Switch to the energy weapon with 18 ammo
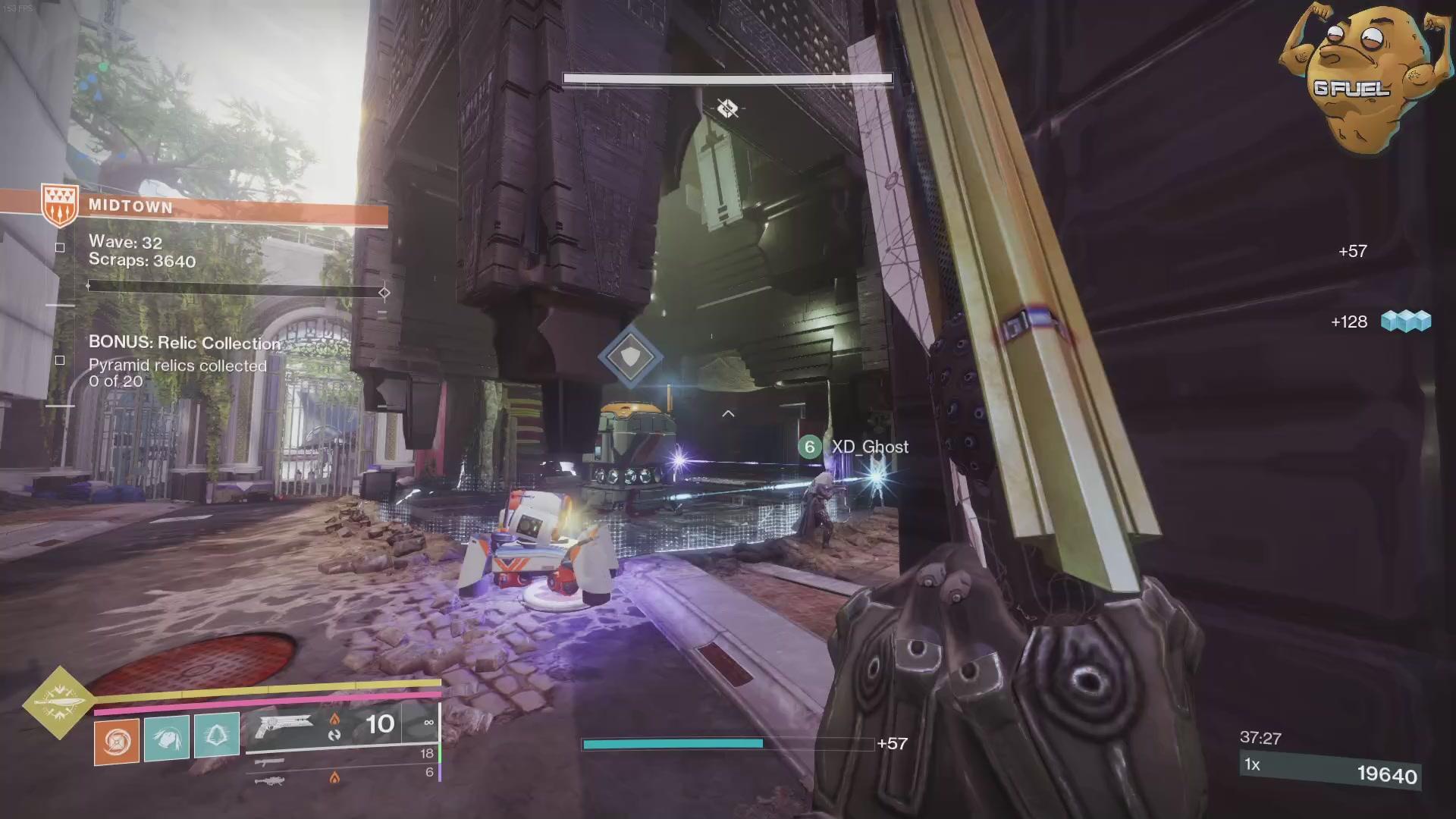Viewport: 1456px width, 819px height. [x=271, y=761]
